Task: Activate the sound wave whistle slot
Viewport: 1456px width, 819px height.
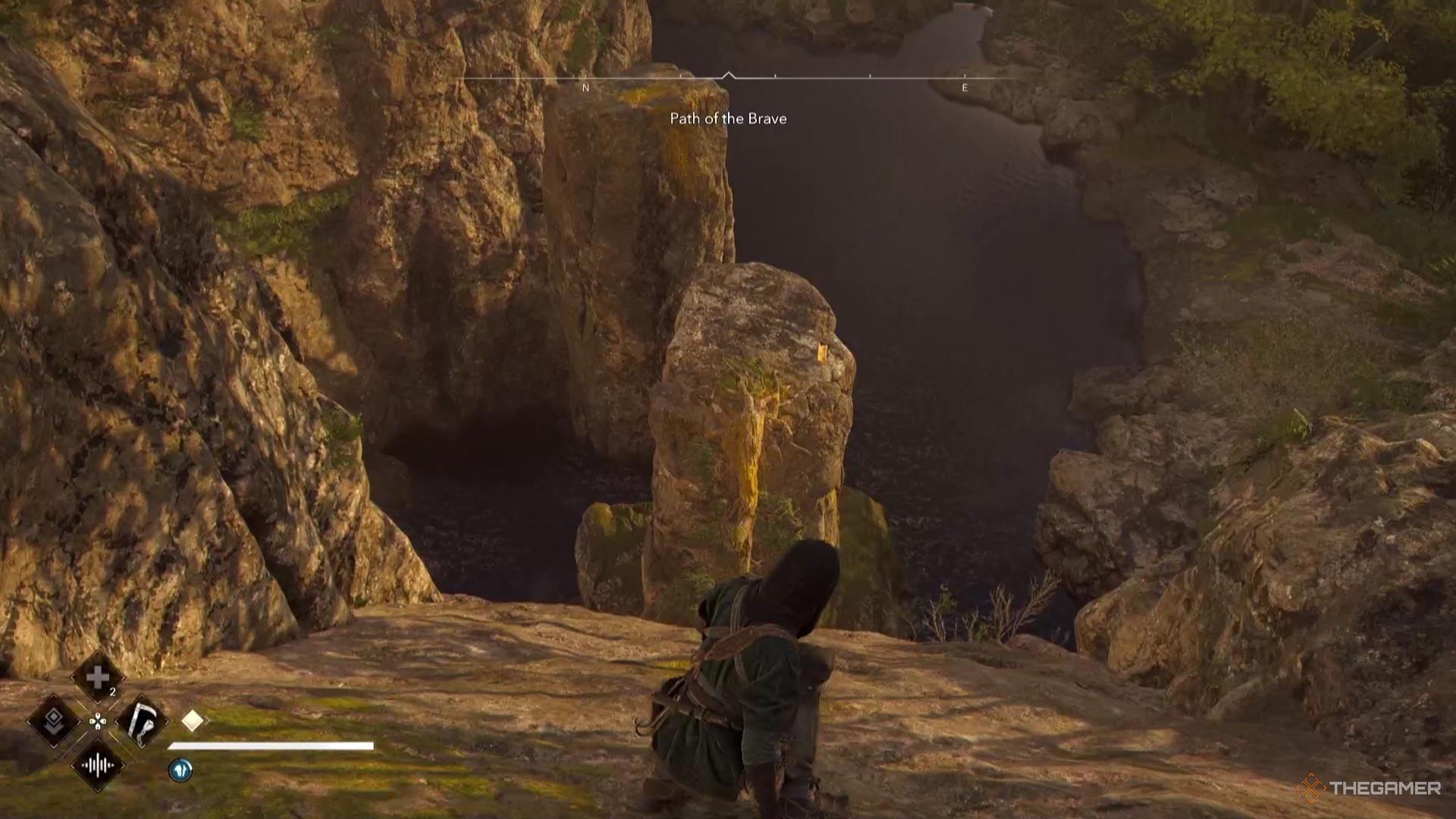Action: [97, 764]
